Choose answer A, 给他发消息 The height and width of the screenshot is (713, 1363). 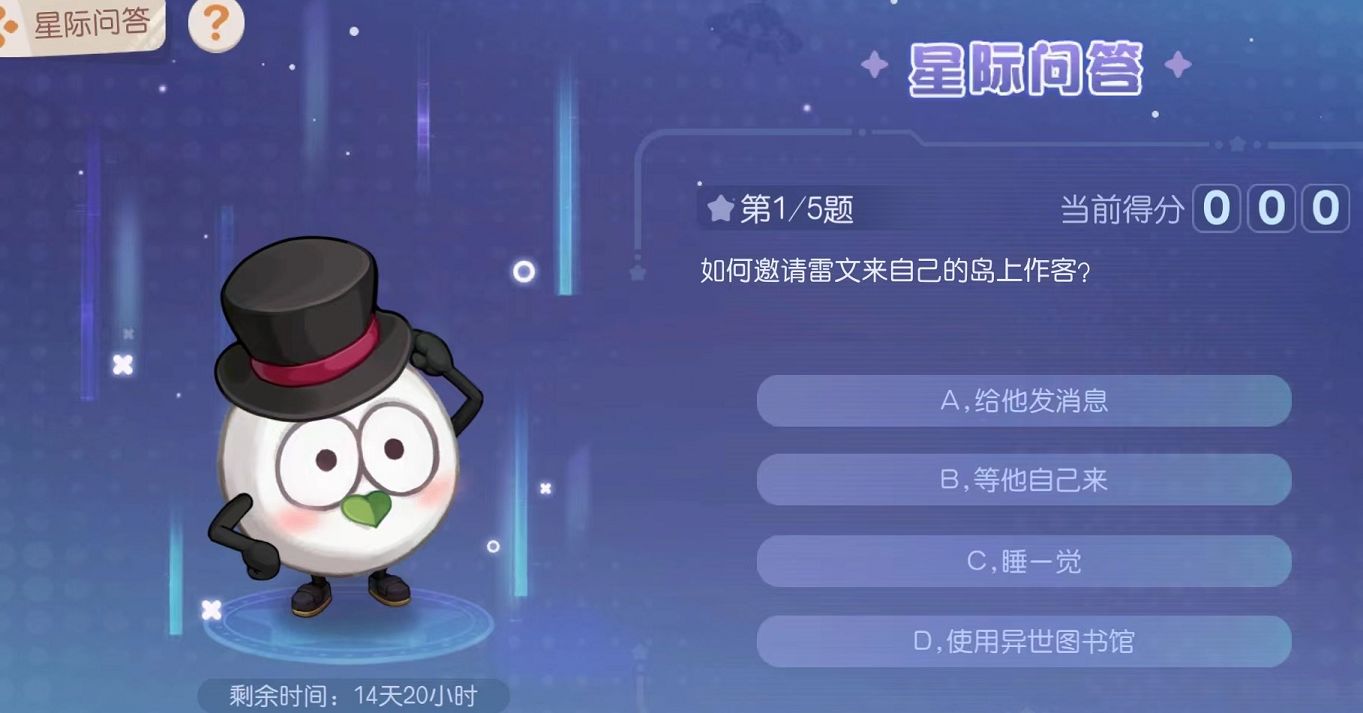point(1024,401)
